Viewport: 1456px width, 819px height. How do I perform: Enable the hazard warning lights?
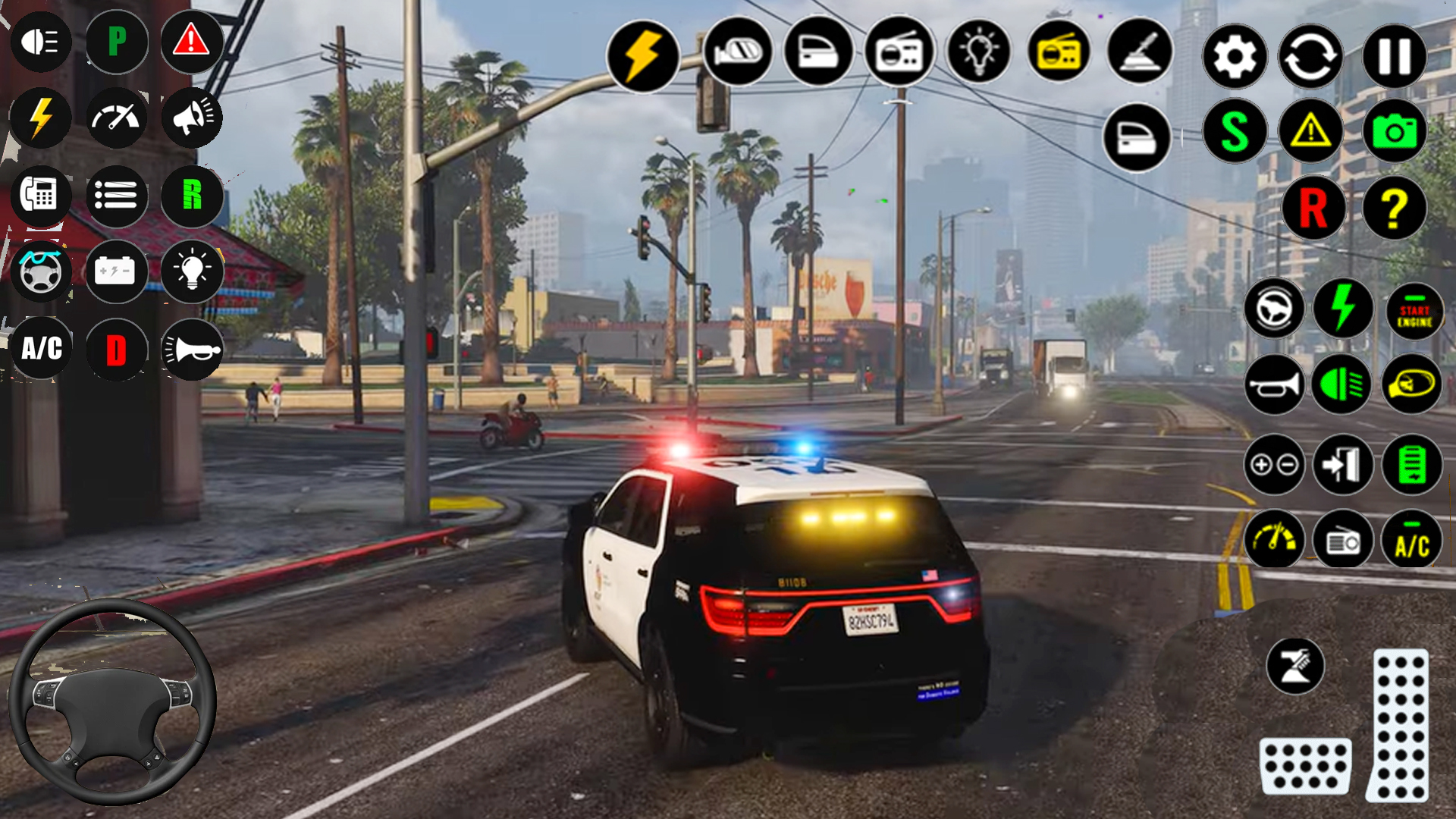point(1314,130)
